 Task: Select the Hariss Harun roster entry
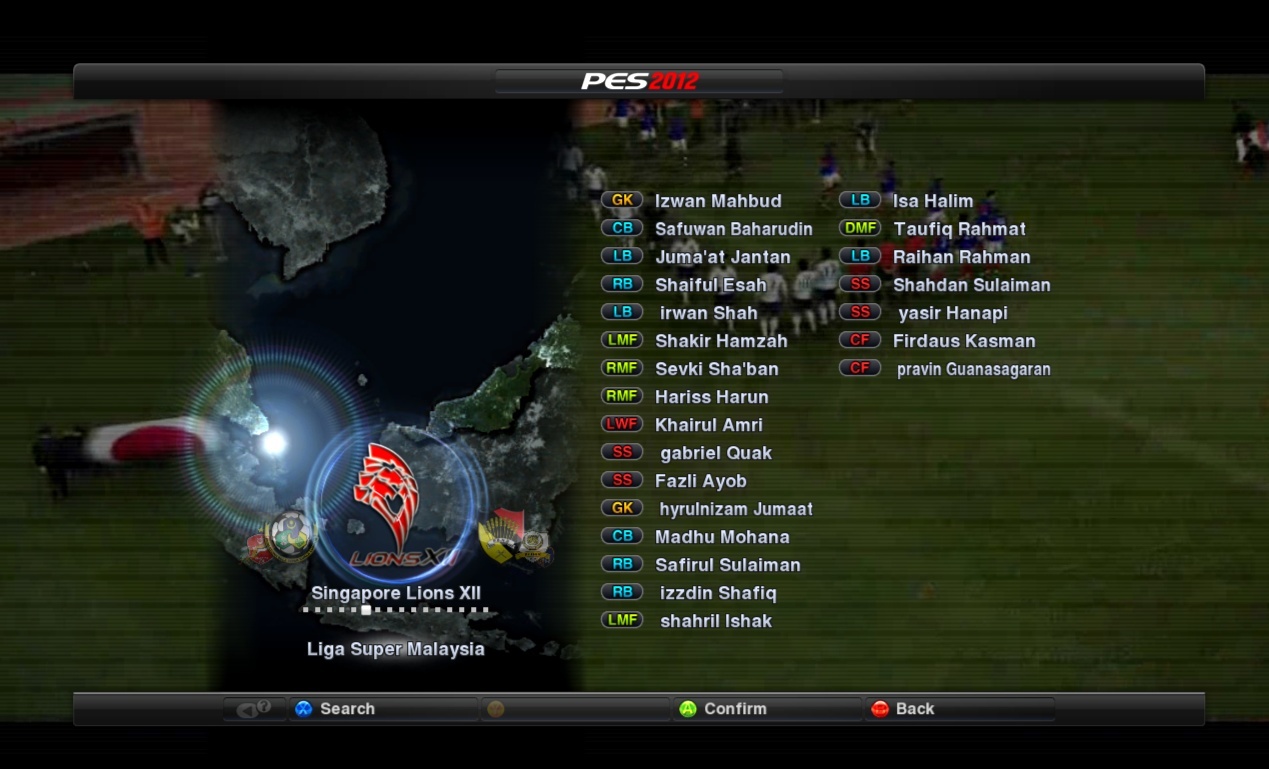click(711, 397)
